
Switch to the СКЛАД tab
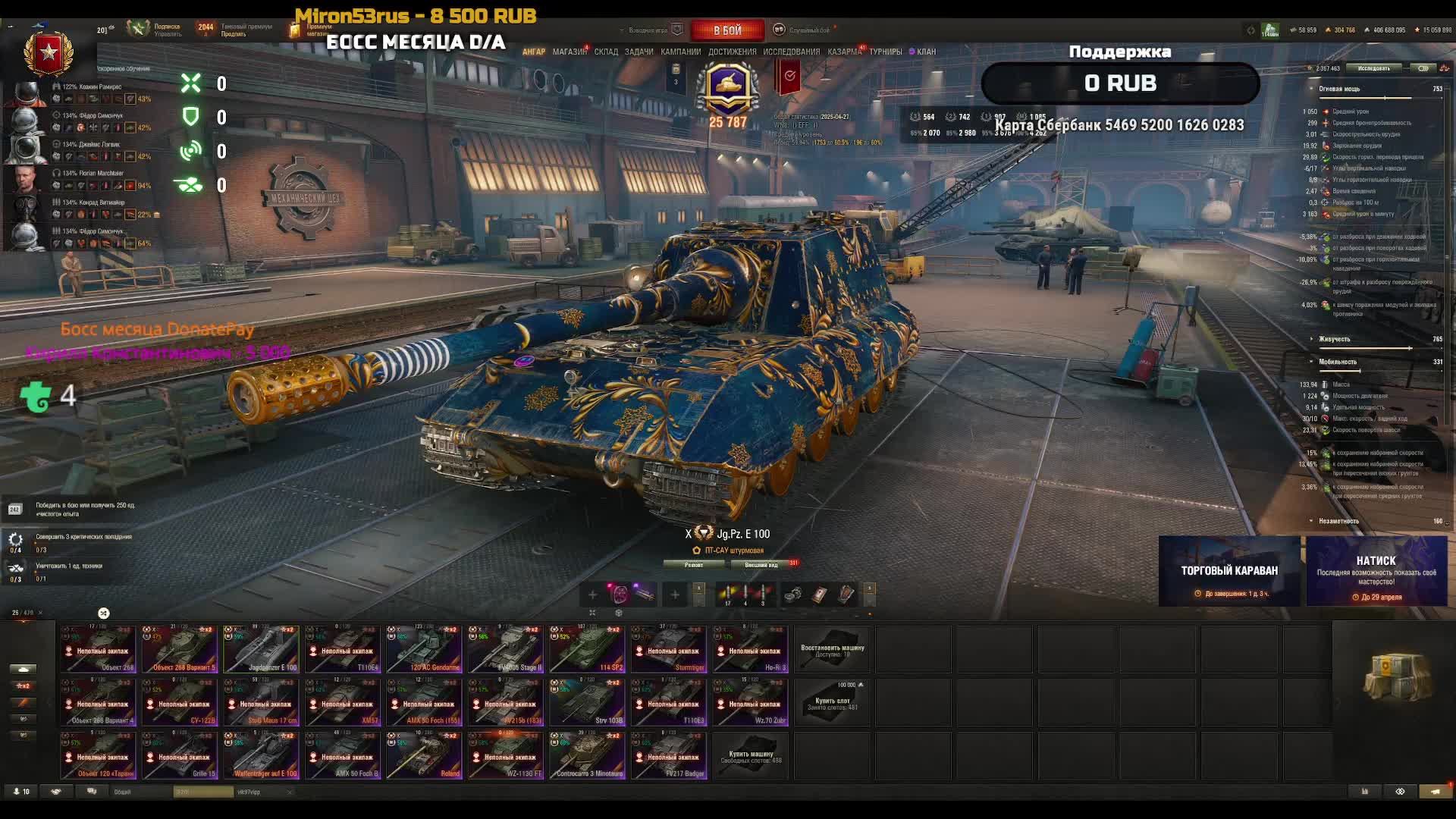606,52
